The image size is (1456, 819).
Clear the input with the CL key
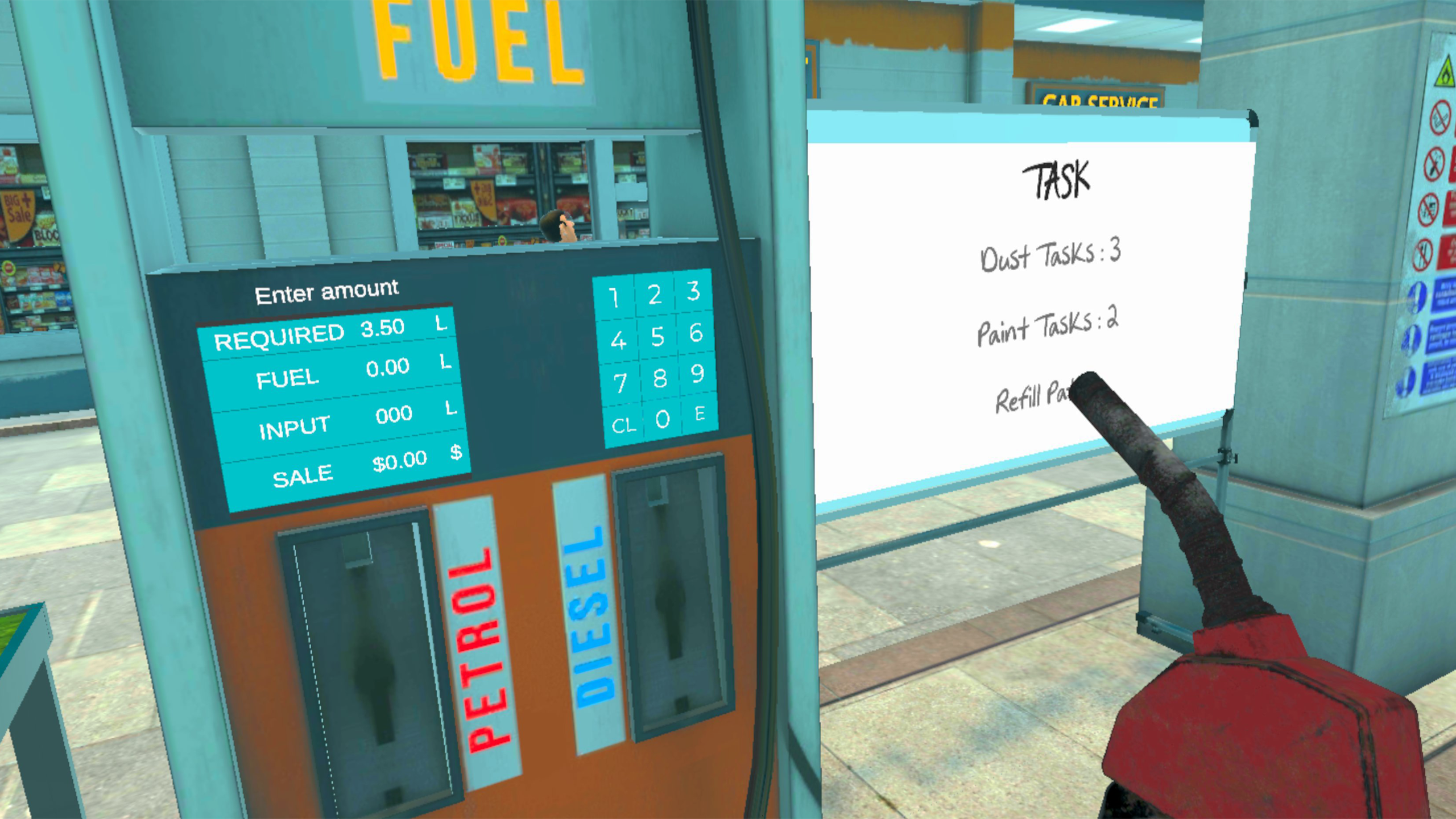(x=623, y=425)
